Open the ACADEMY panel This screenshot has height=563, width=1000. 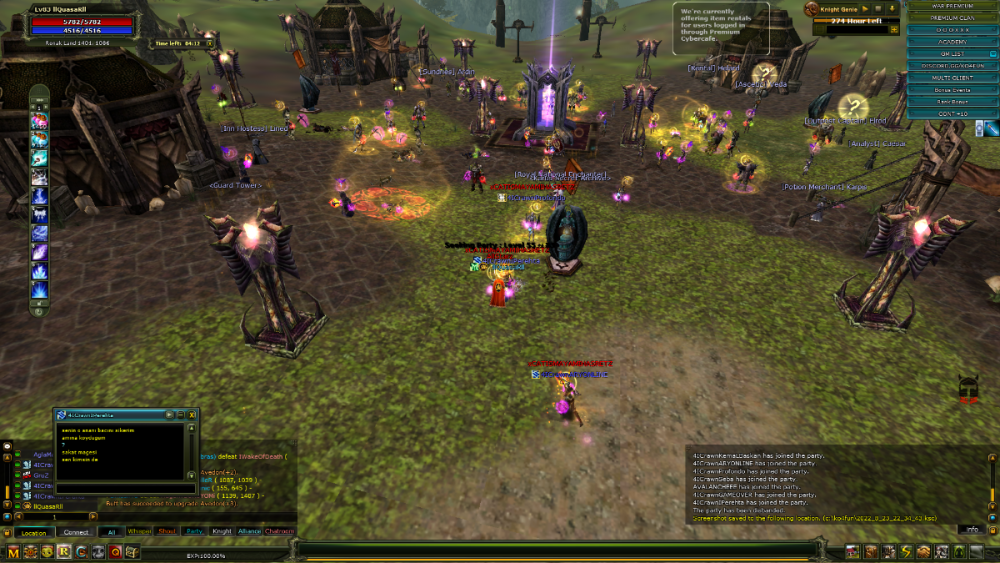click(x=951, y=42)
